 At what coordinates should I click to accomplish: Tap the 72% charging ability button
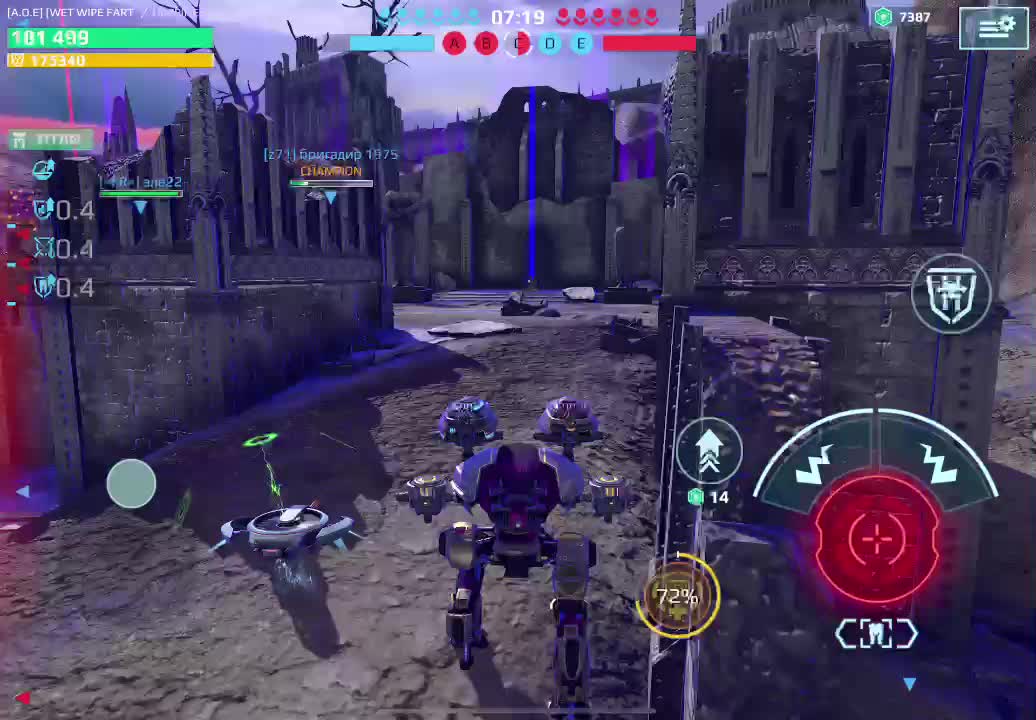[679, 597]
